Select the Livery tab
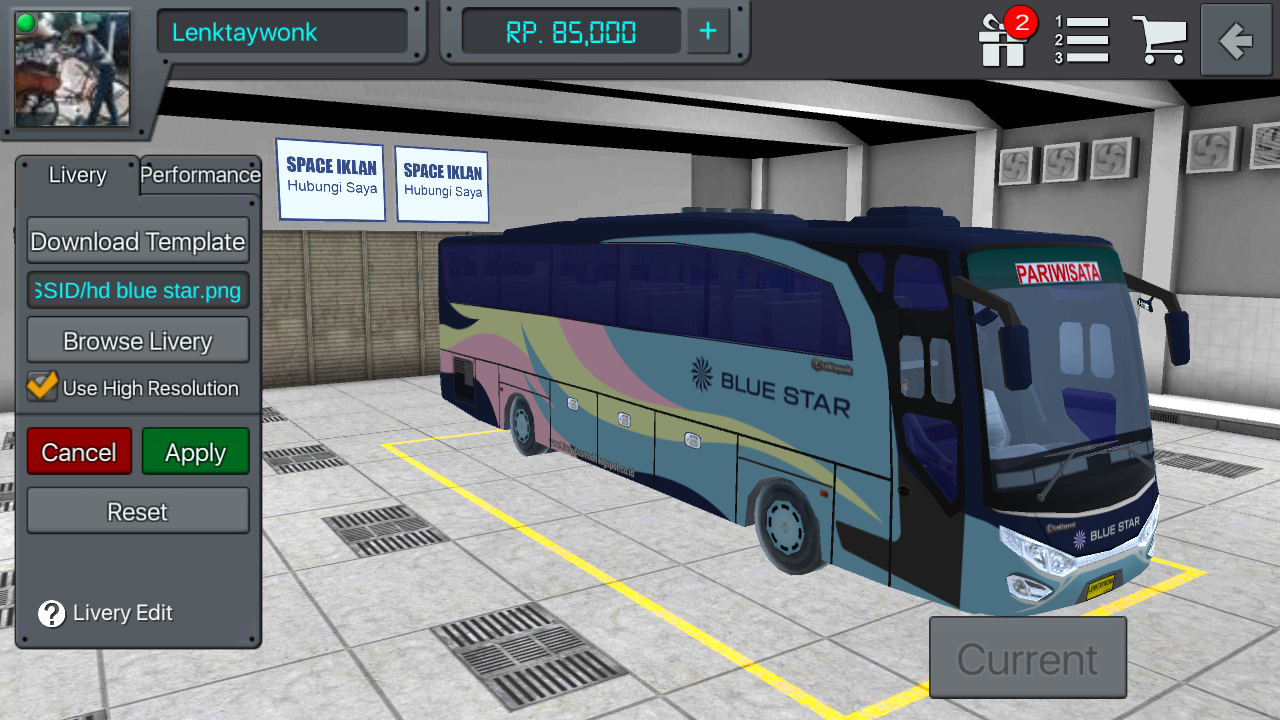Screen dimensions: 1280x720 (77, 175)
